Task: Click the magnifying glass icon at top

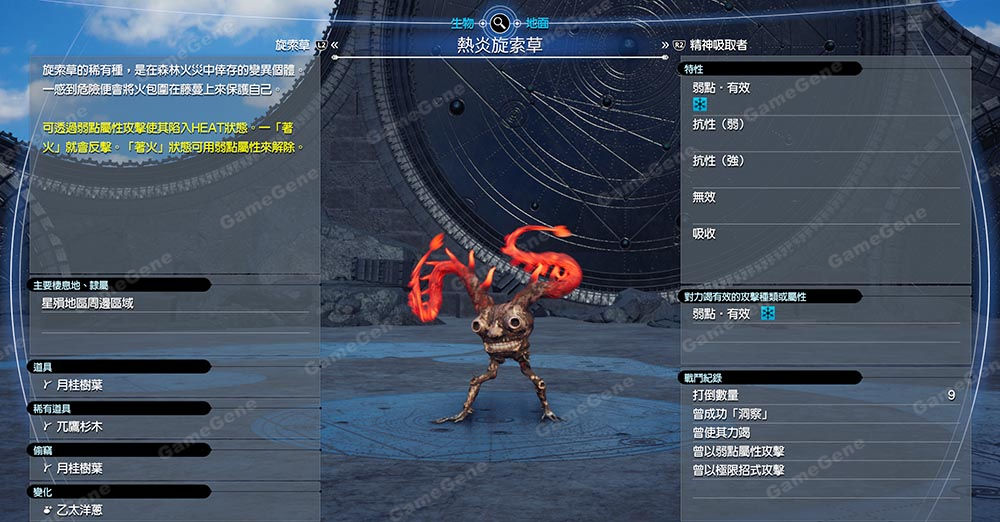Action: 498,21
